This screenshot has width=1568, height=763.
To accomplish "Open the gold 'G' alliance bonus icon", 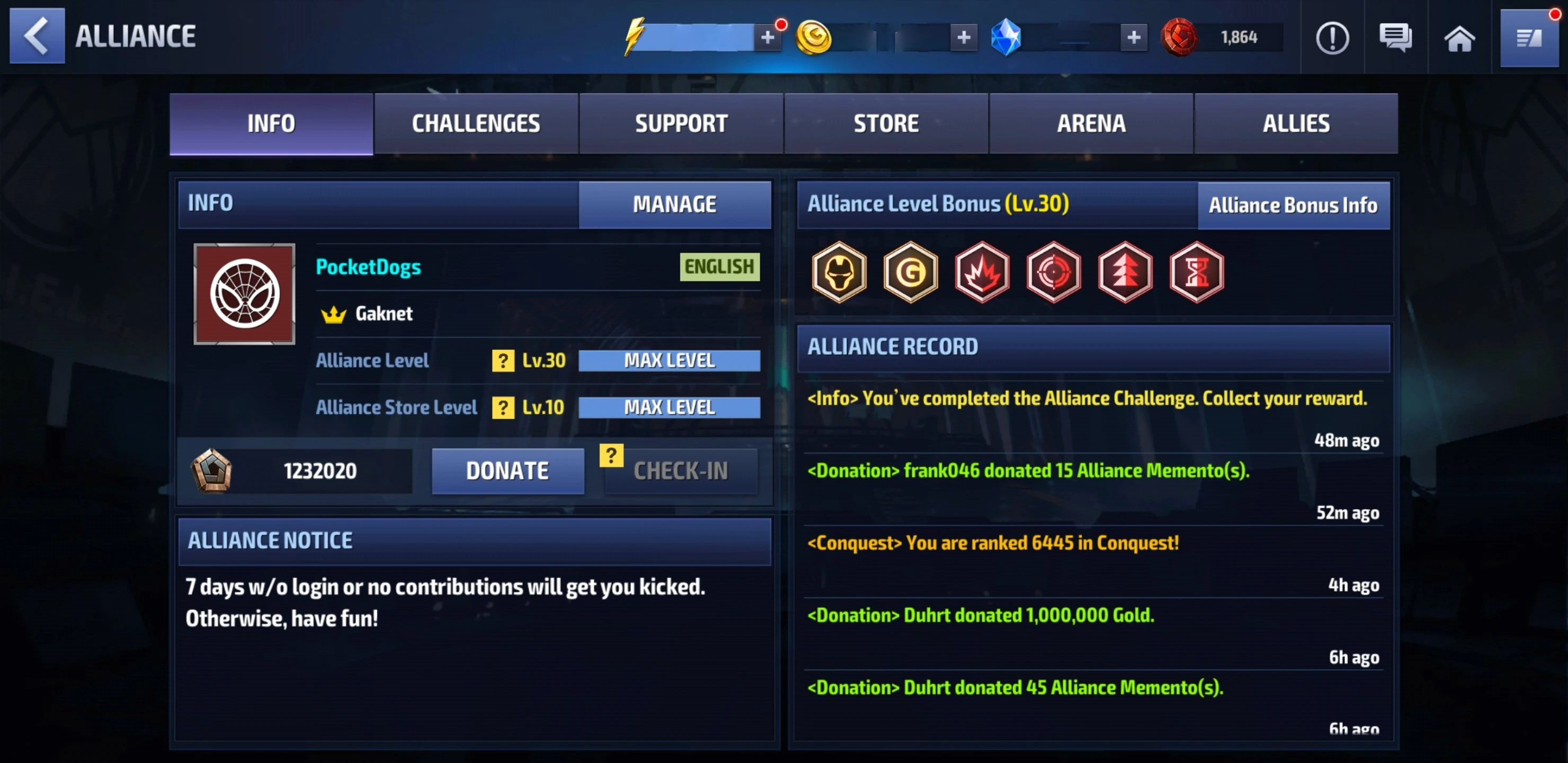I will 911,273.
